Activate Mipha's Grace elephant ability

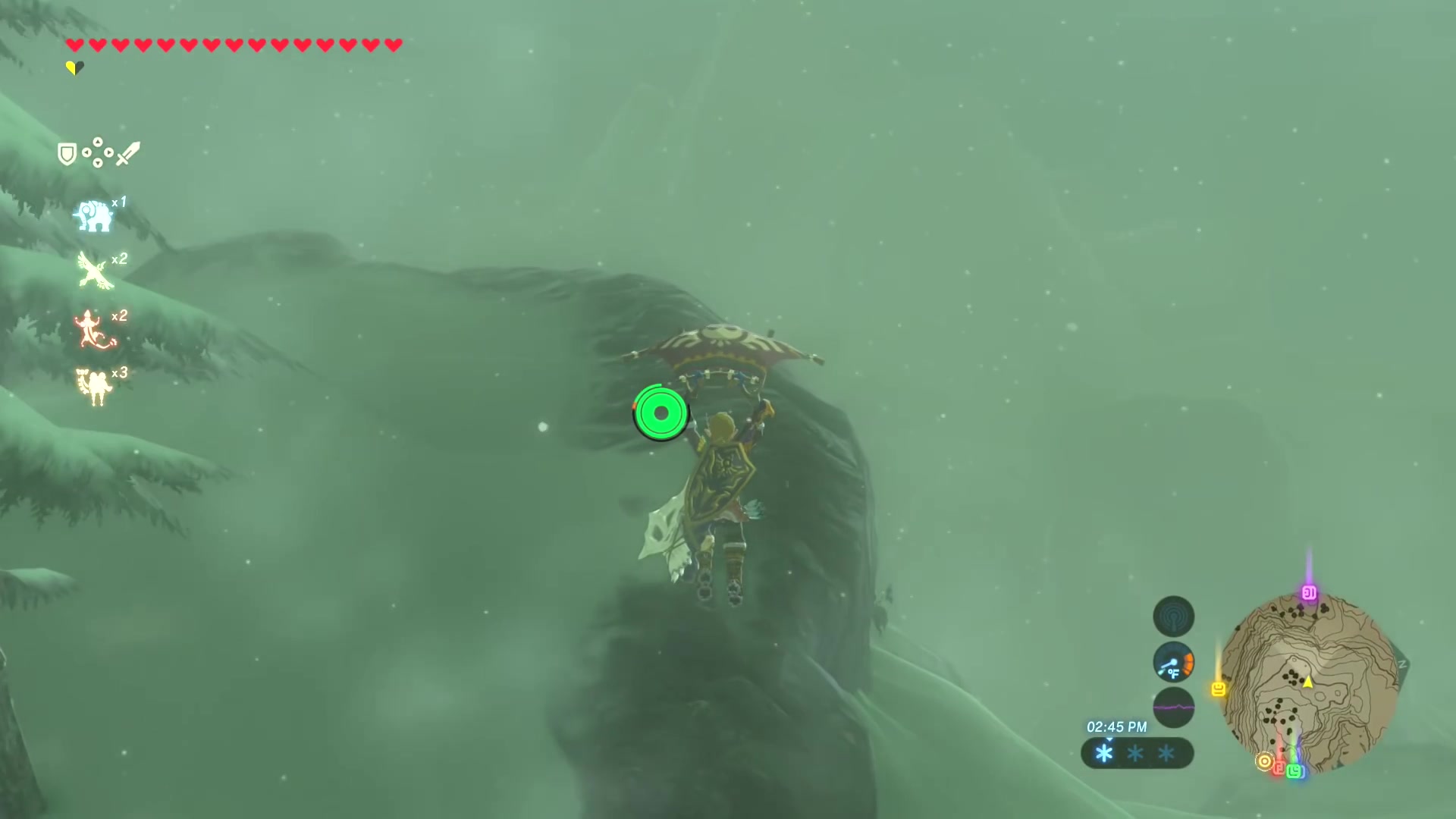coord(93,216)
